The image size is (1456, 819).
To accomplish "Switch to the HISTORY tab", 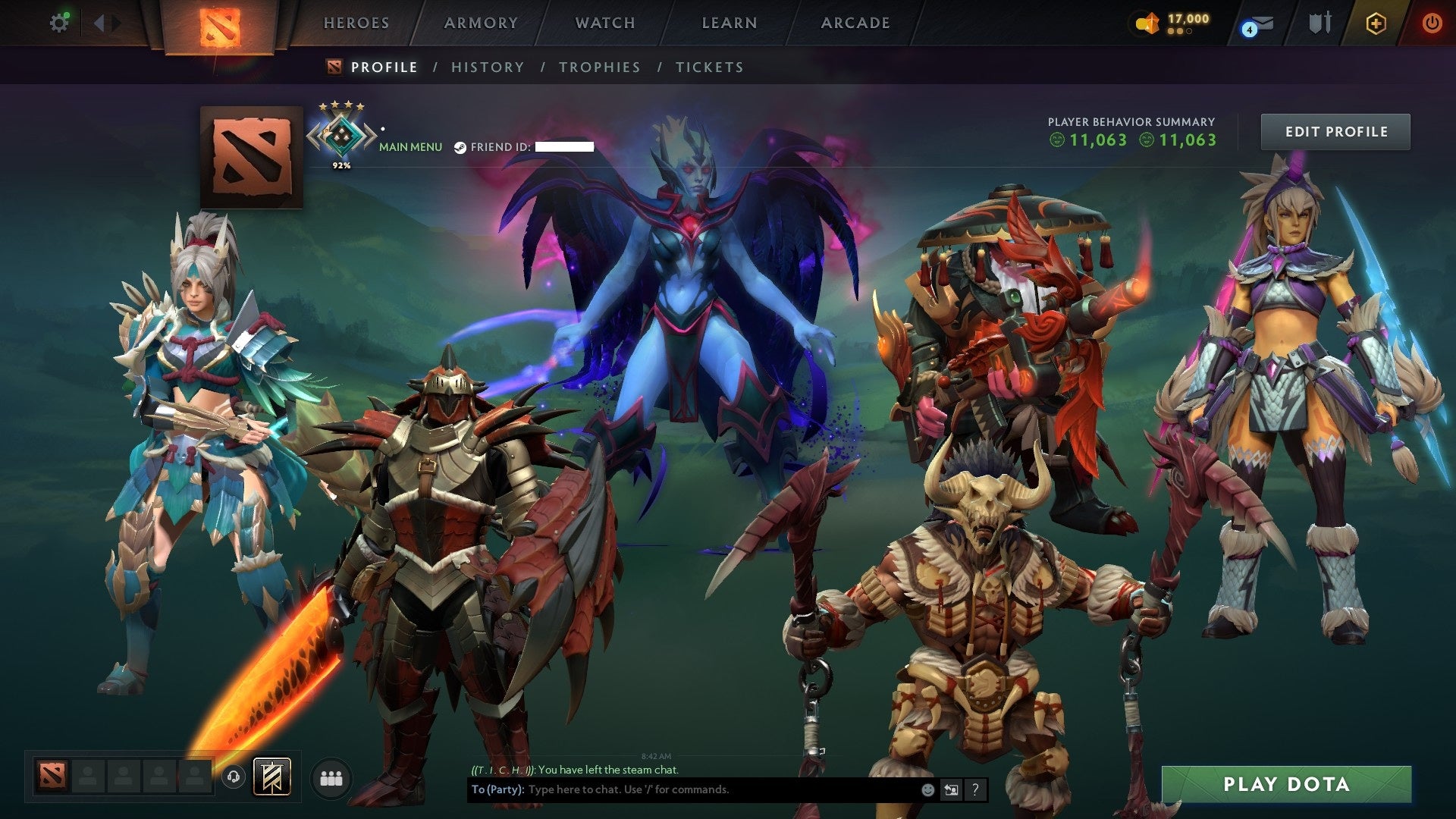I will pos(488,67).
